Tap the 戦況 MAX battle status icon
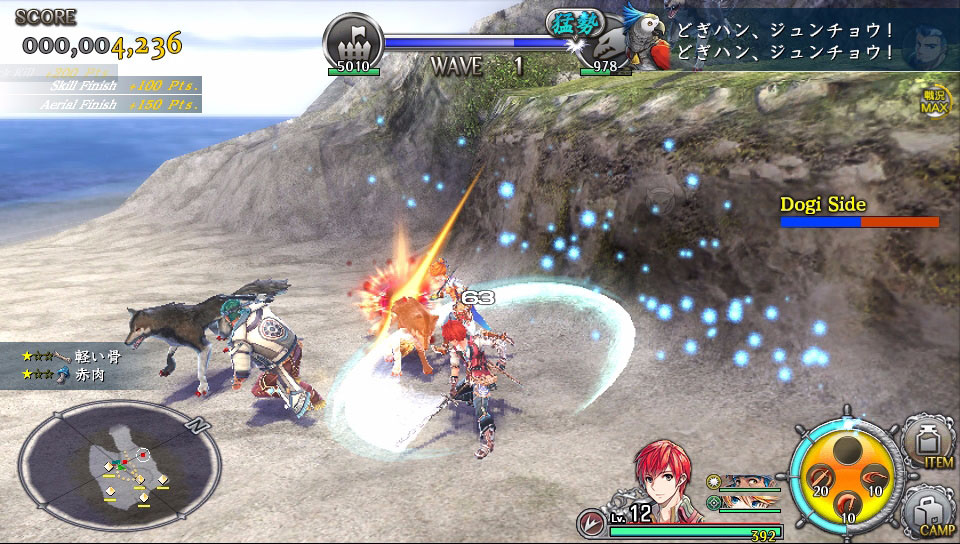This screenshot has height=544, width=960. point(935,101)
